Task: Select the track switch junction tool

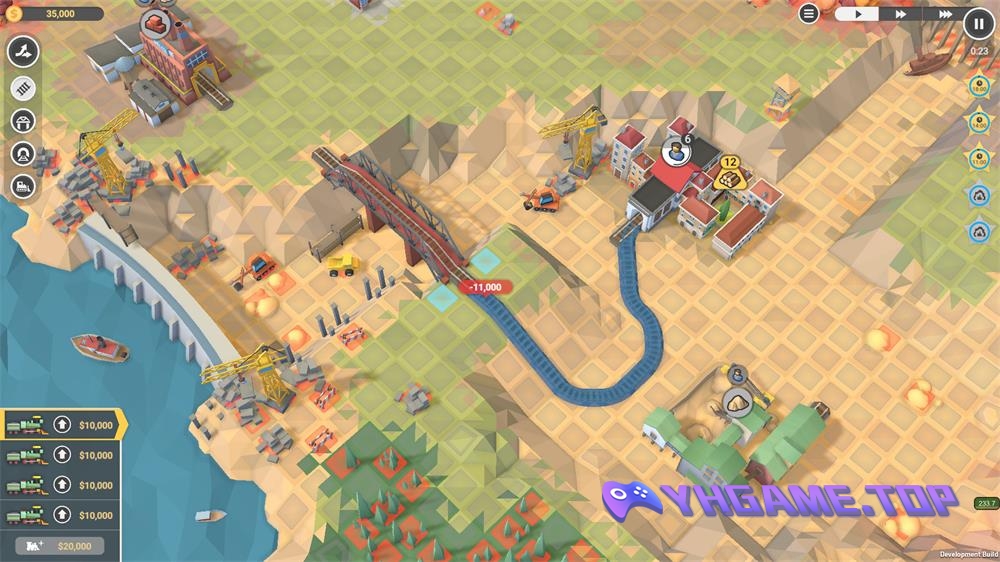Action: point(23,52)
